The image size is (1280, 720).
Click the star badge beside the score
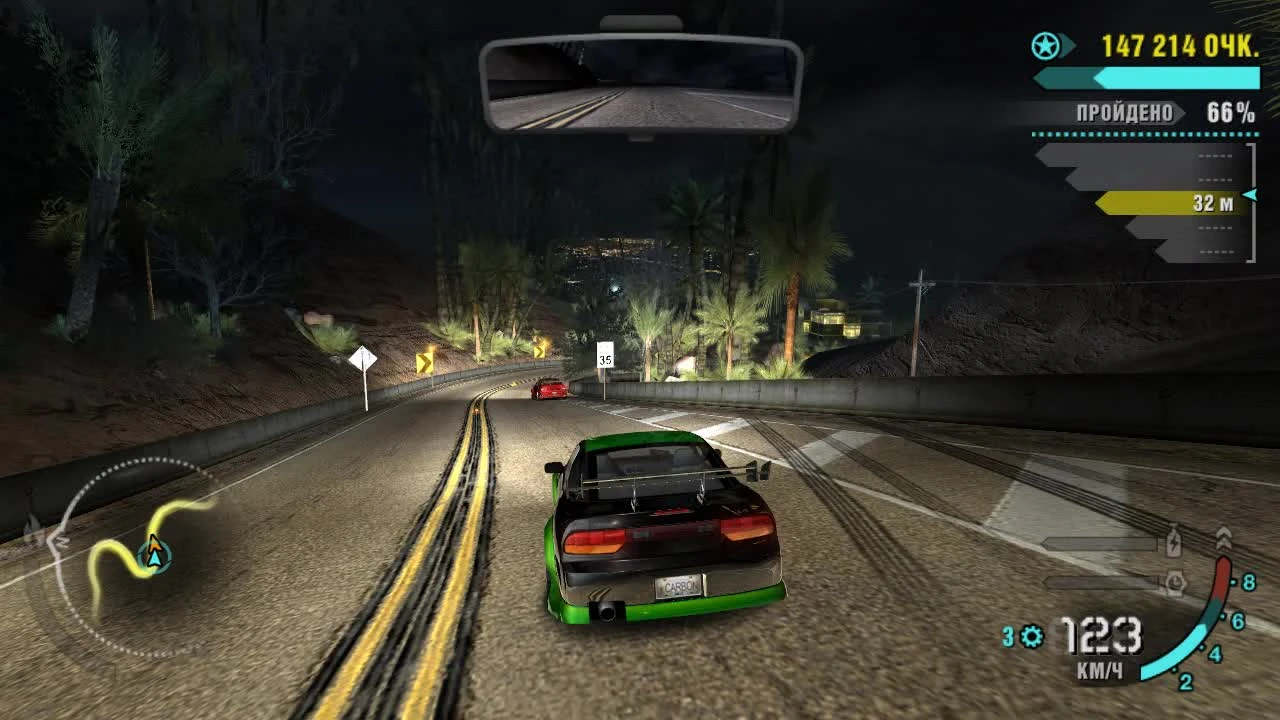pyautogui.click(x=1045, y=45)
